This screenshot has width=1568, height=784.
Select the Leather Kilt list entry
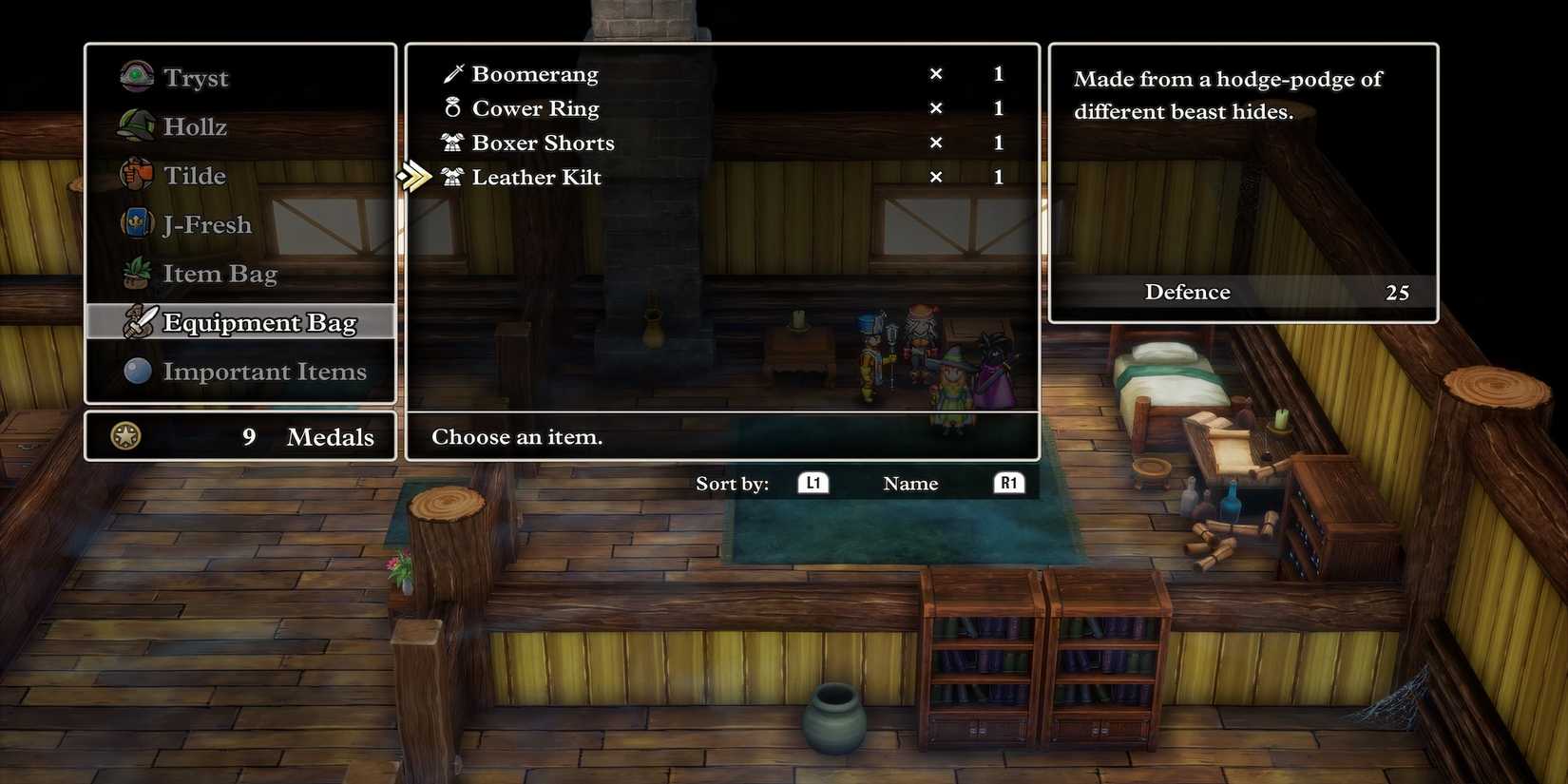click(x=536, y=177)
